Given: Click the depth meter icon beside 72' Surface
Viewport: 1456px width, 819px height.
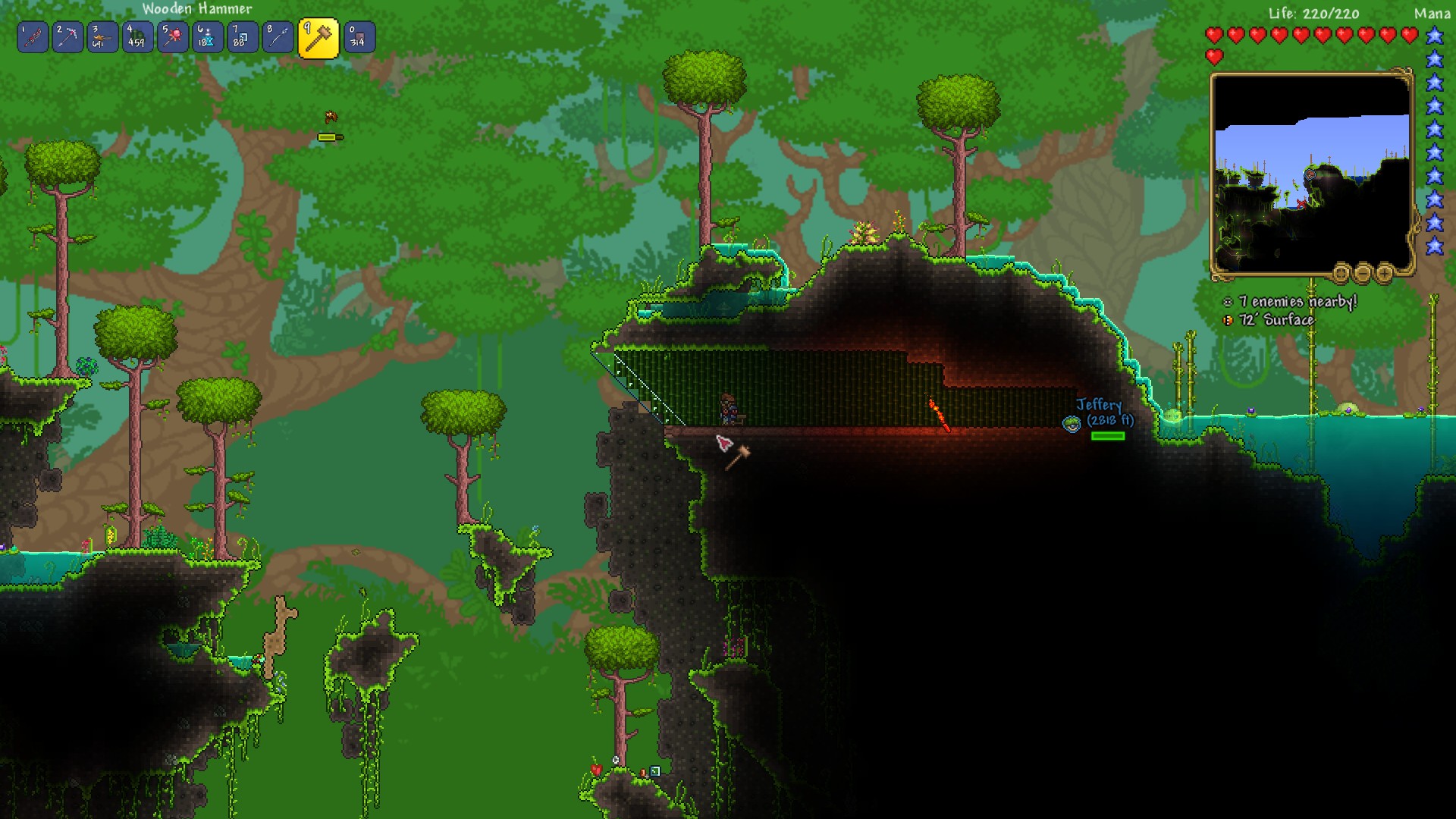Looking at the screenshot, I should (x=1226, y=321).
